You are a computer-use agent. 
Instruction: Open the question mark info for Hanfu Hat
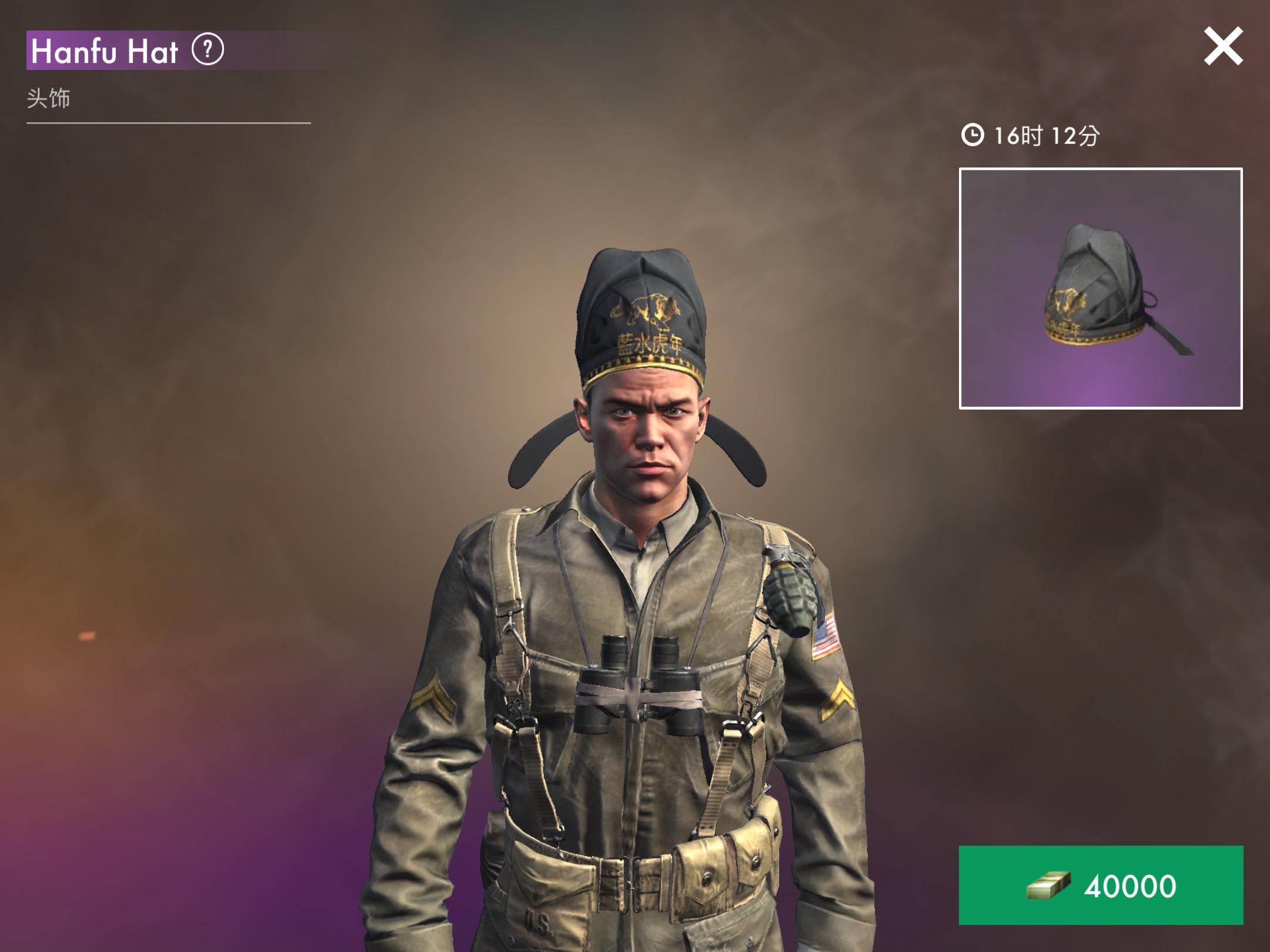pyautogui.click(x=208, y=50)
